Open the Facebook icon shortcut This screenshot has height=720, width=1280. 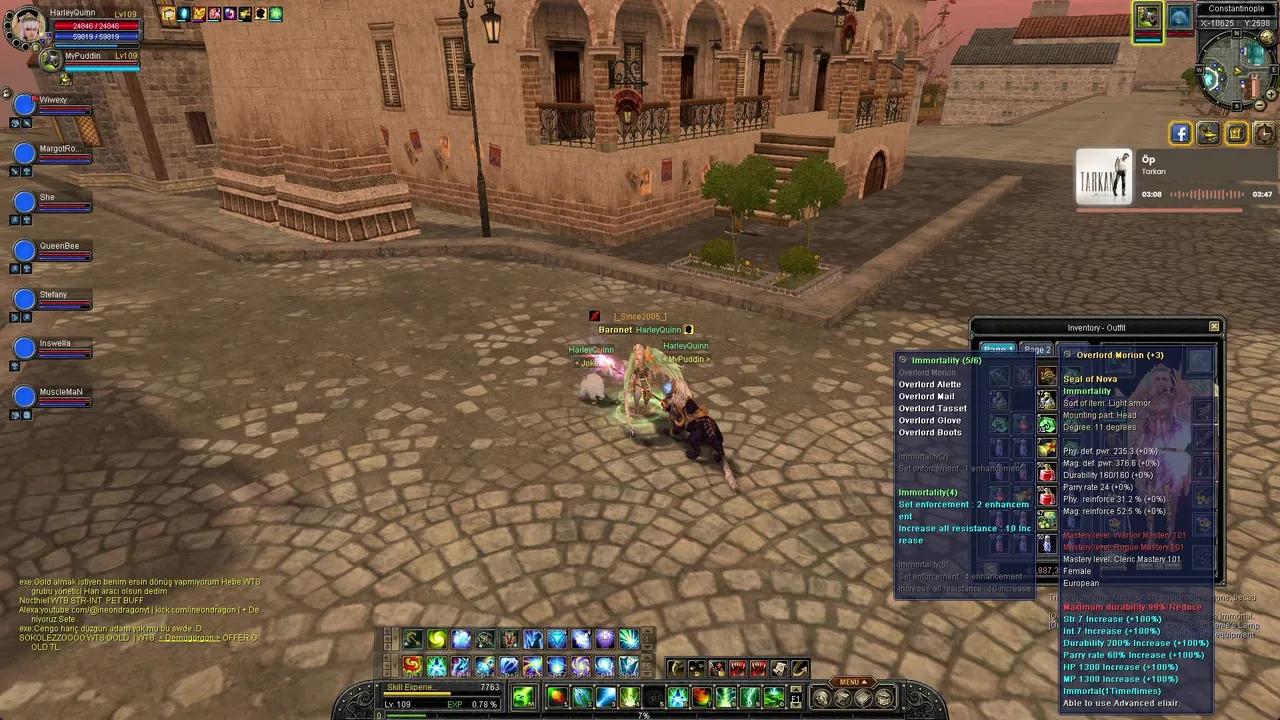(1181, 133)
